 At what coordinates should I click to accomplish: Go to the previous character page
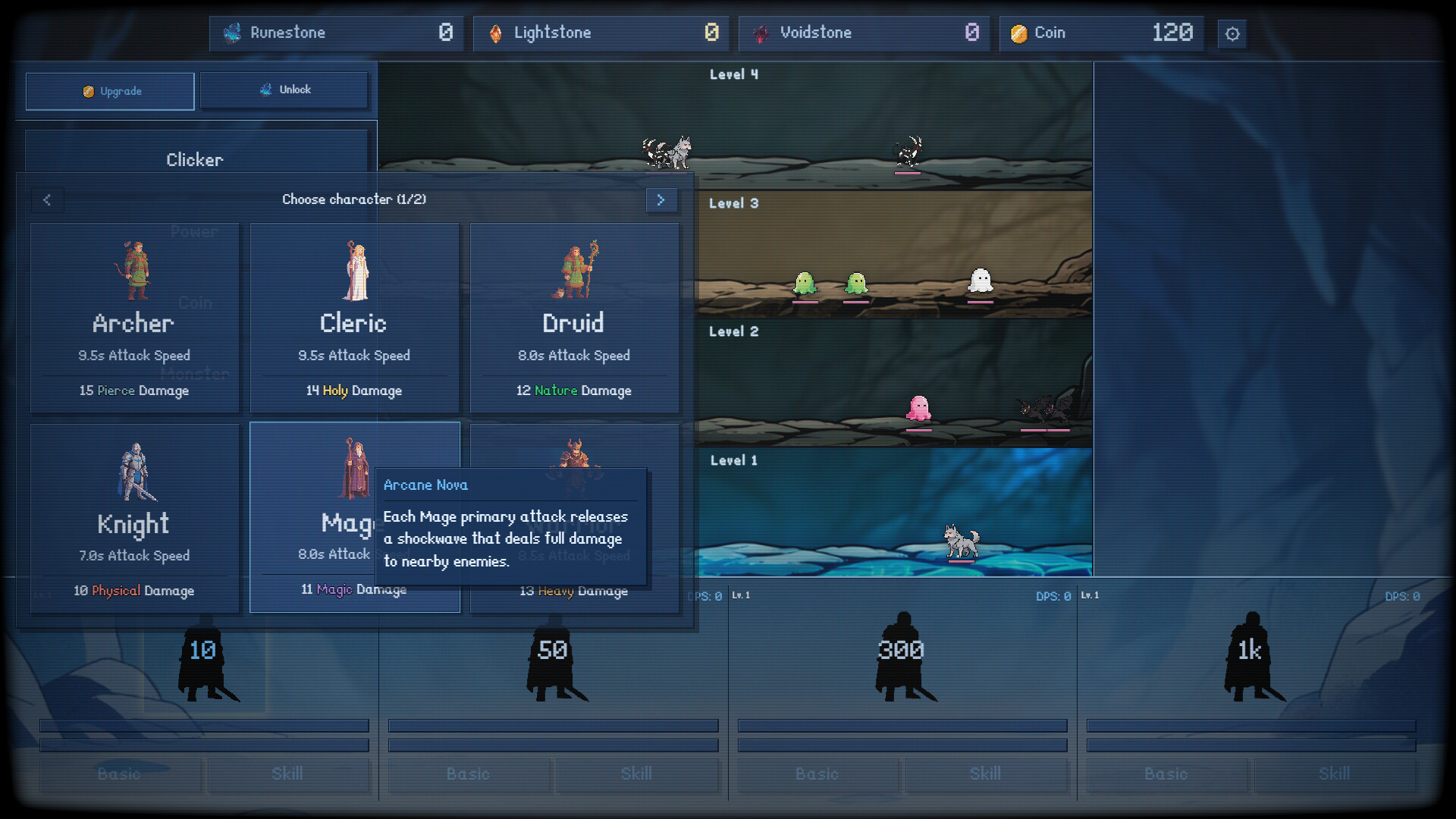click(48, 200)
